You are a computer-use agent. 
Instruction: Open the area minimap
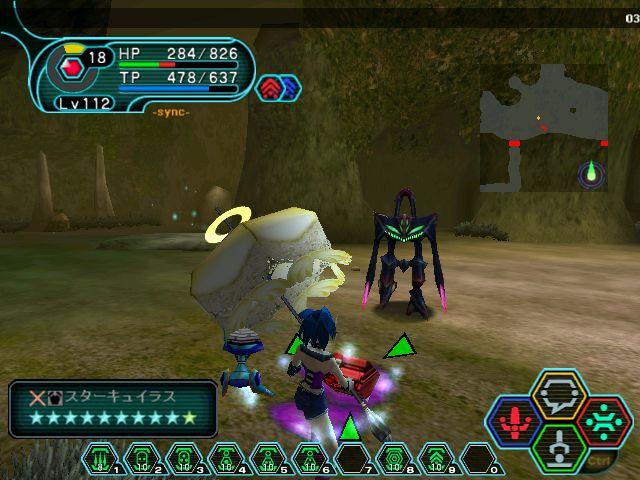point(543,128)
